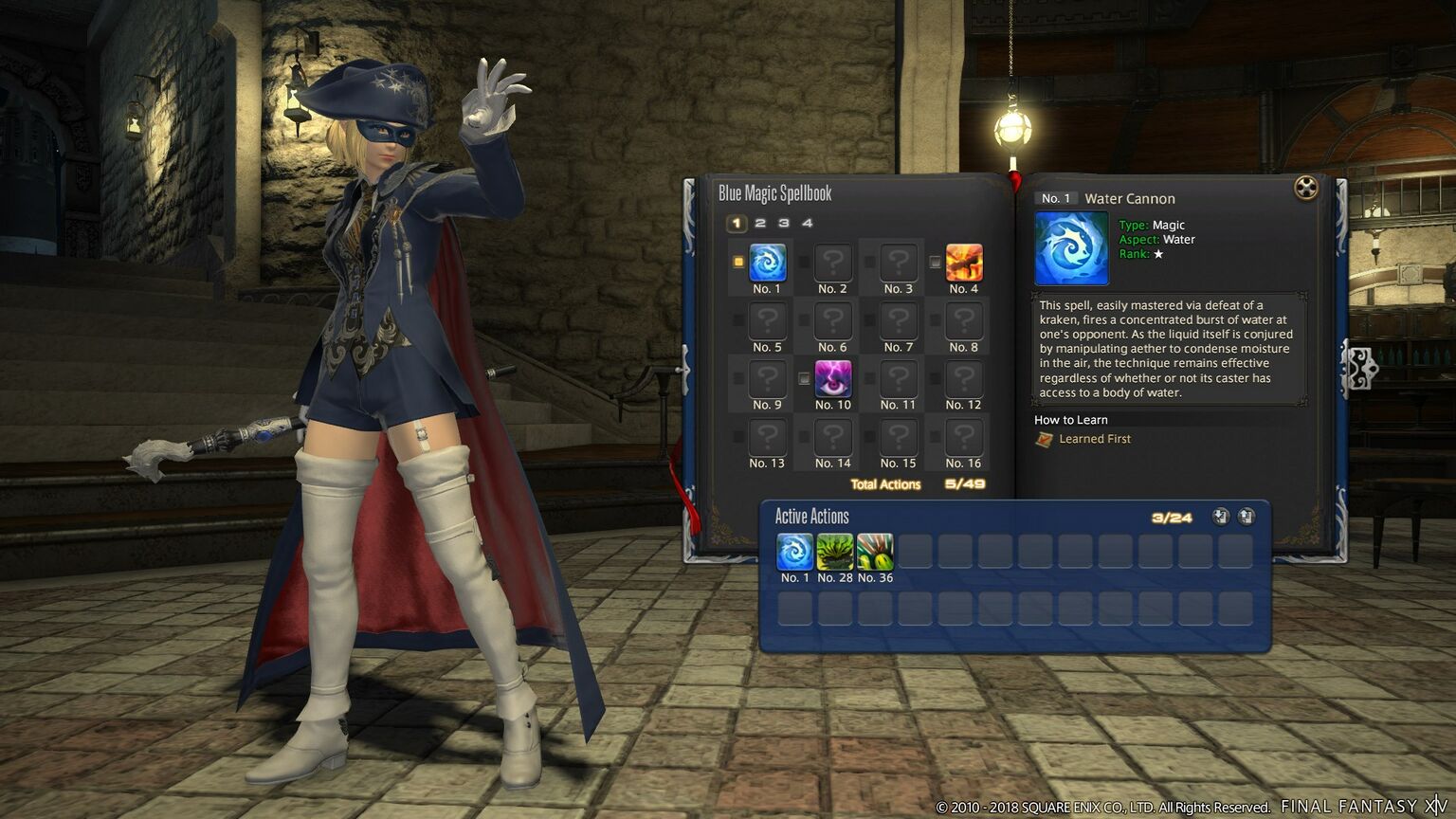Viewport: 1456px width, 819px height.
Task: Choose the fiery spell No. 4
Action: pyautogui.click(x=963, y=263)
